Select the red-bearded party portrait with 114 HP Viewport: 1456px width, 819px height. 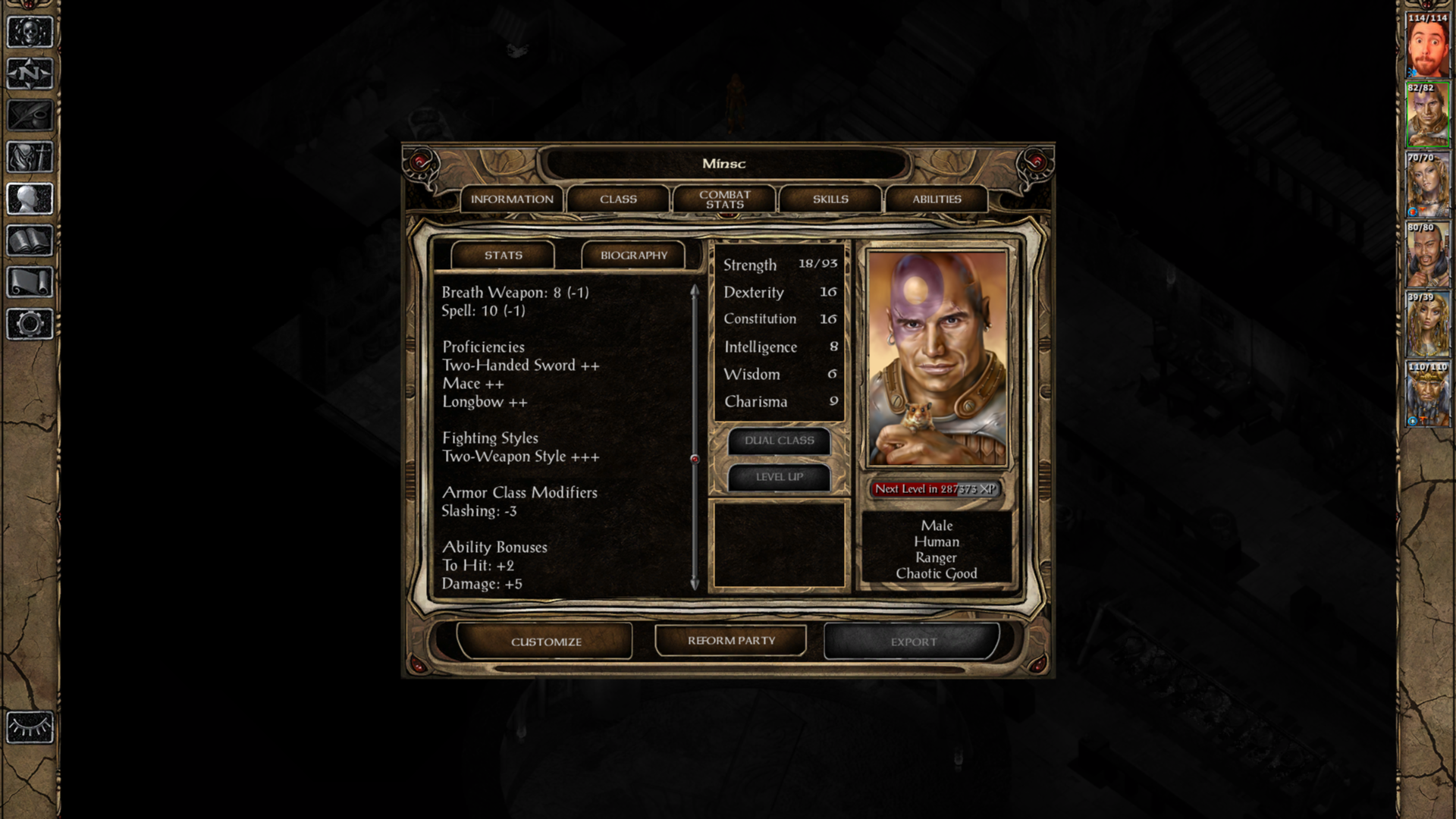tap(1427, 45)
